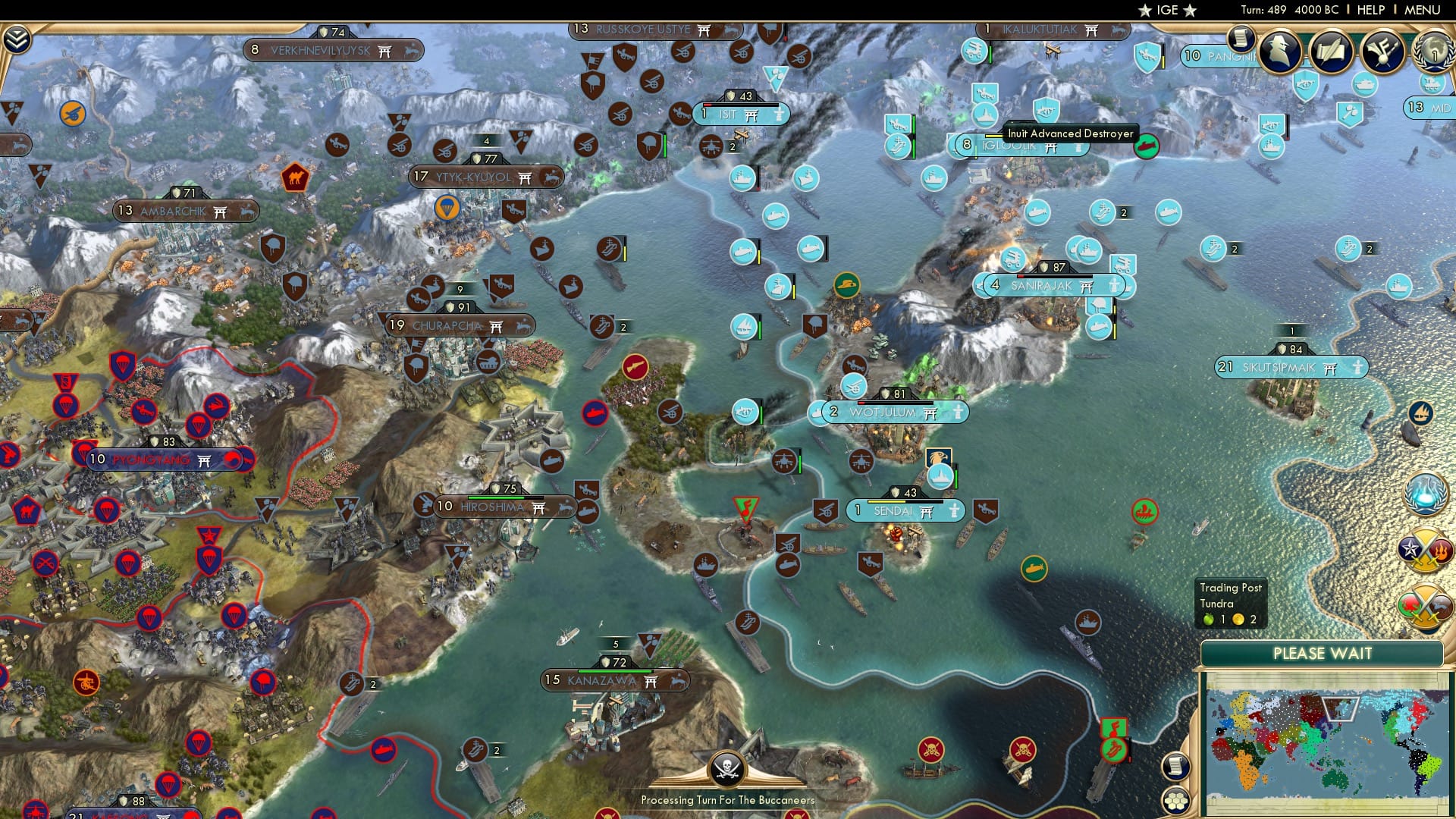Switch to Strategic View via the hexagon icon

coord(1175,802)
